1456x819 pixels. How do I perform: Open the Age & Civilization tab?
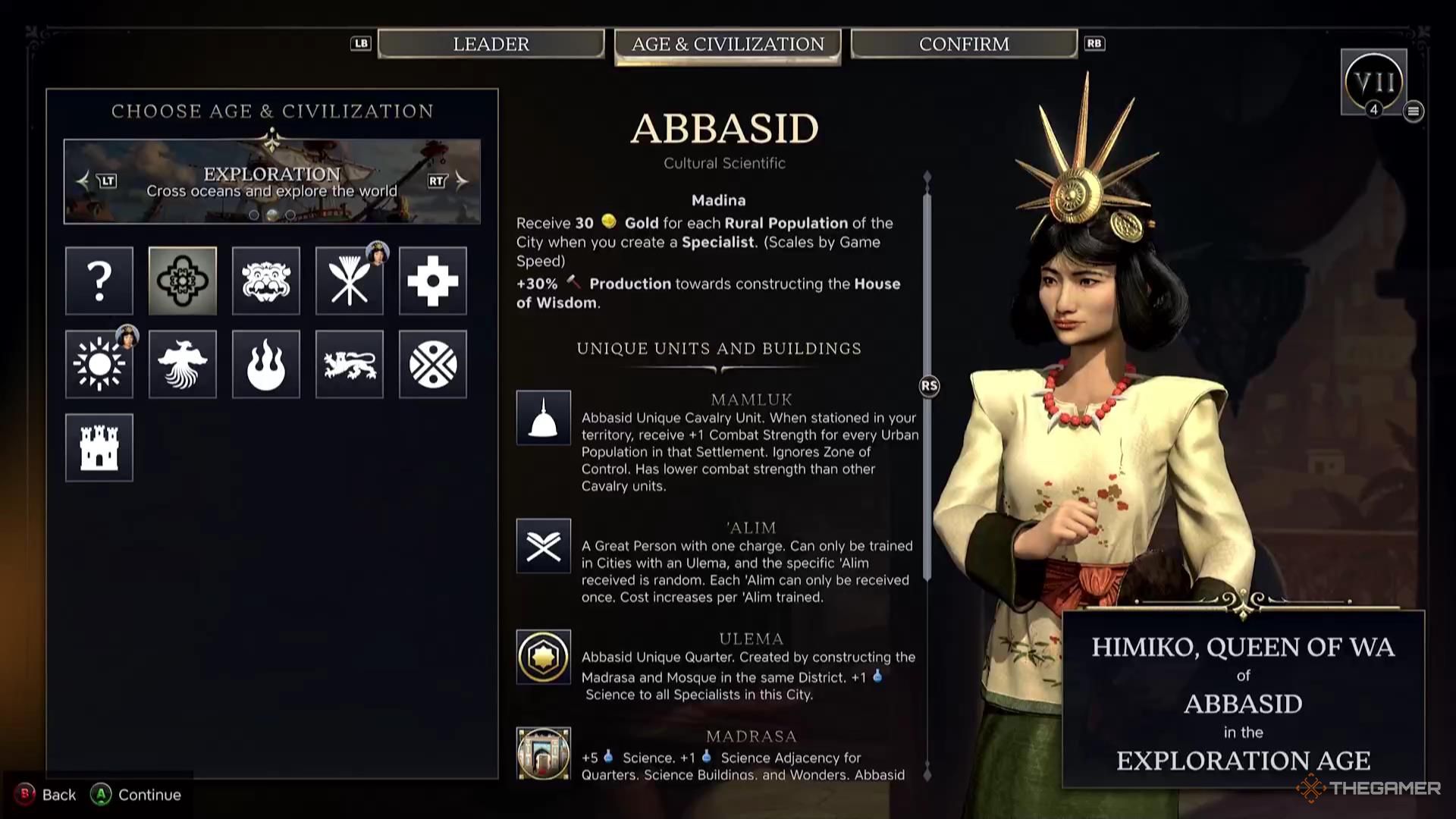tap(727, 45)
